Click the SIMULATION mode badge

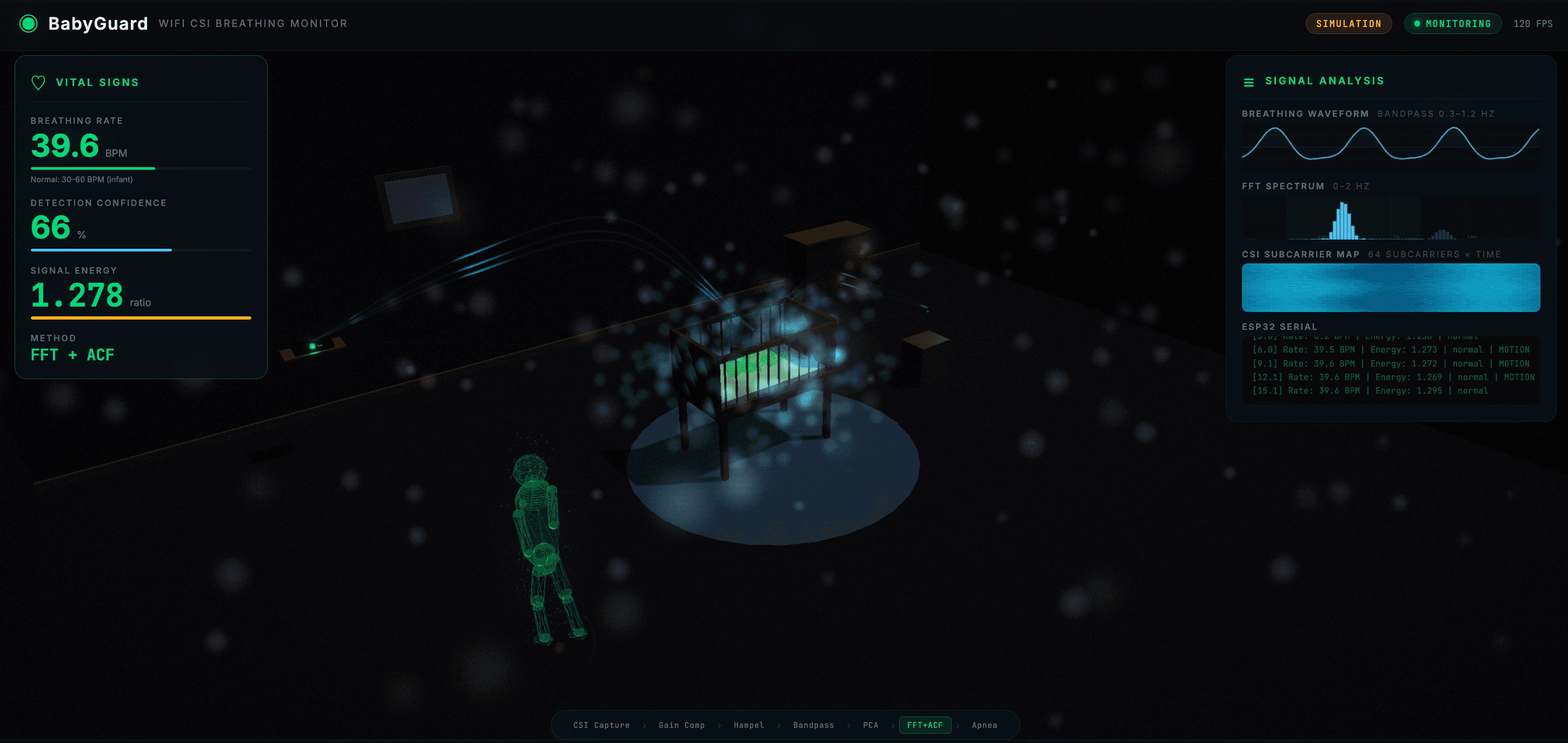(1348, 24)
